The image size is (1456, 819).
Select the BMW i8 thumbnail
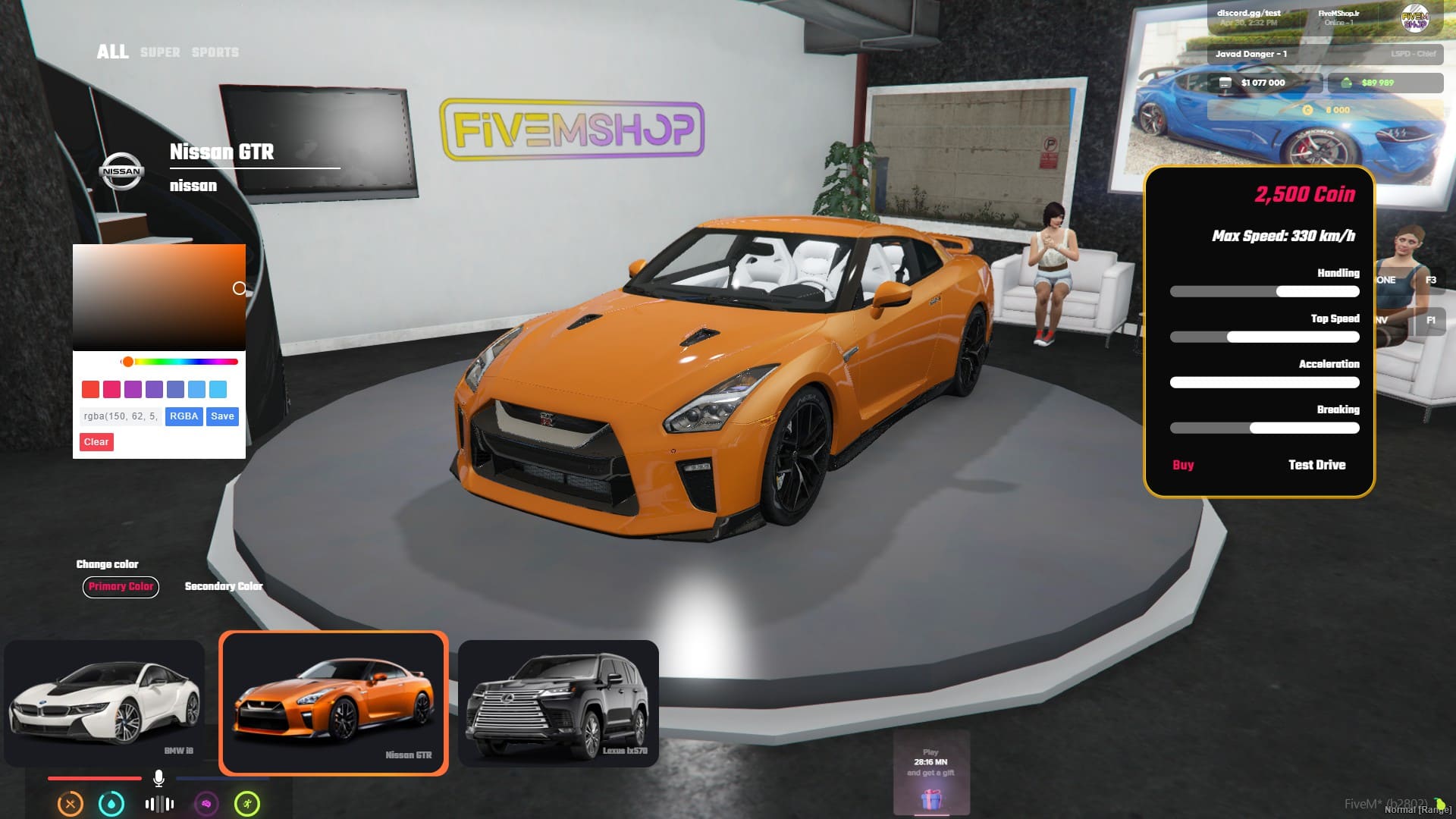pyautogui.click(x=105, y=703)
